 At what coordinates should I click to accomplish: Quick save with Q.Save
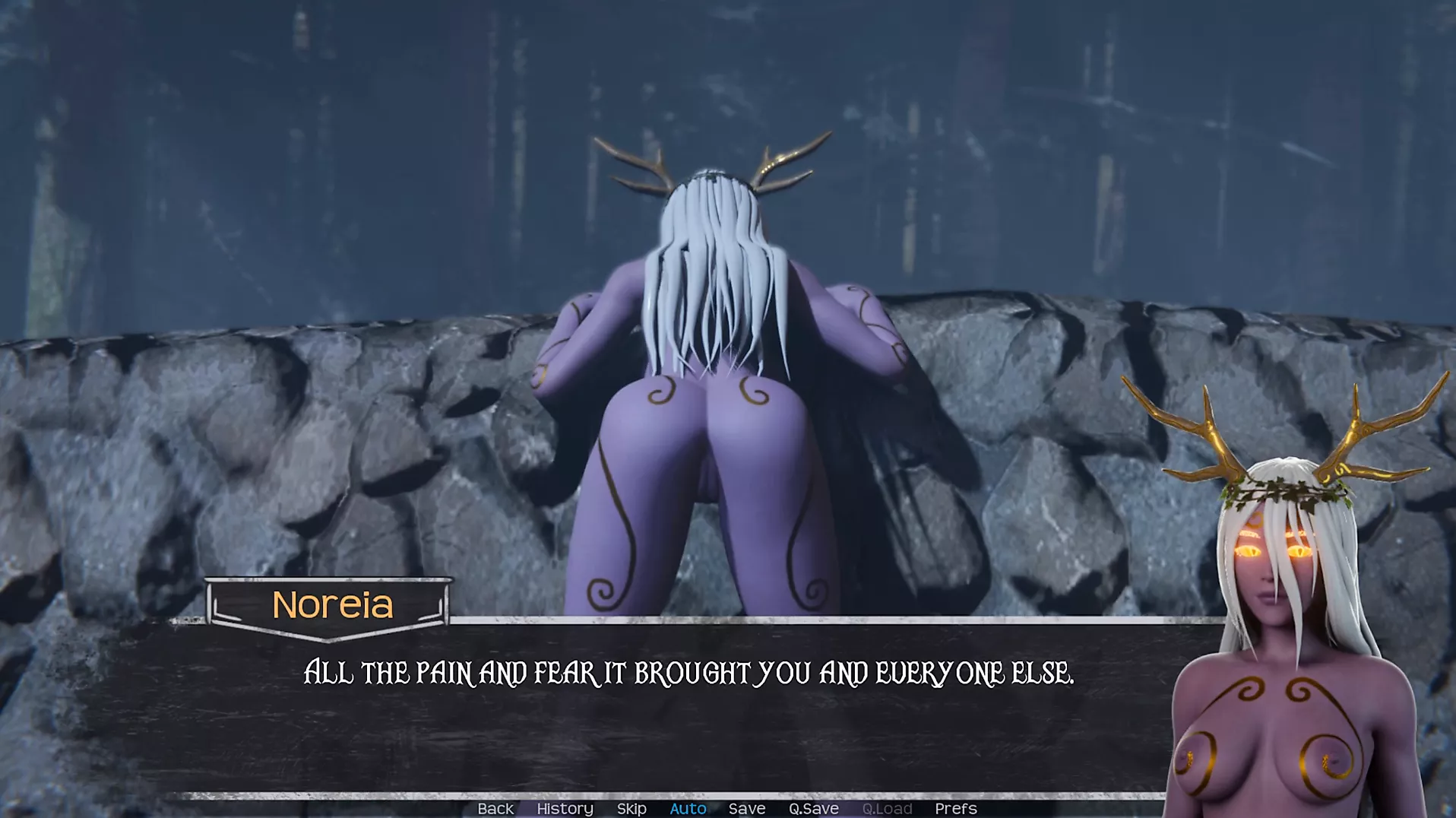[x=813, y=809]
